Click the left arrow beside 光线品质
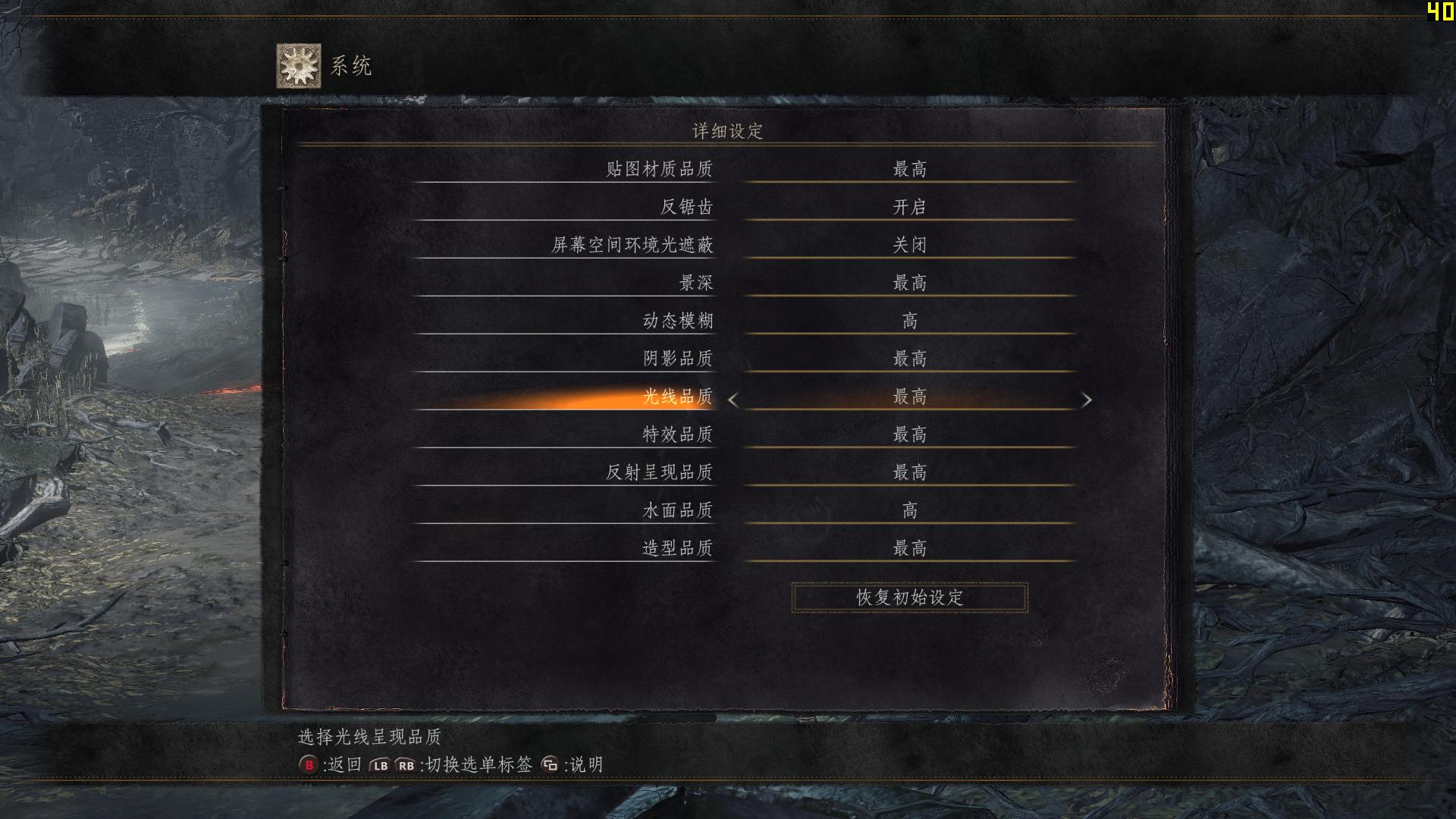Viewport: 1456px width, 819px height. (x=733, y=400)
